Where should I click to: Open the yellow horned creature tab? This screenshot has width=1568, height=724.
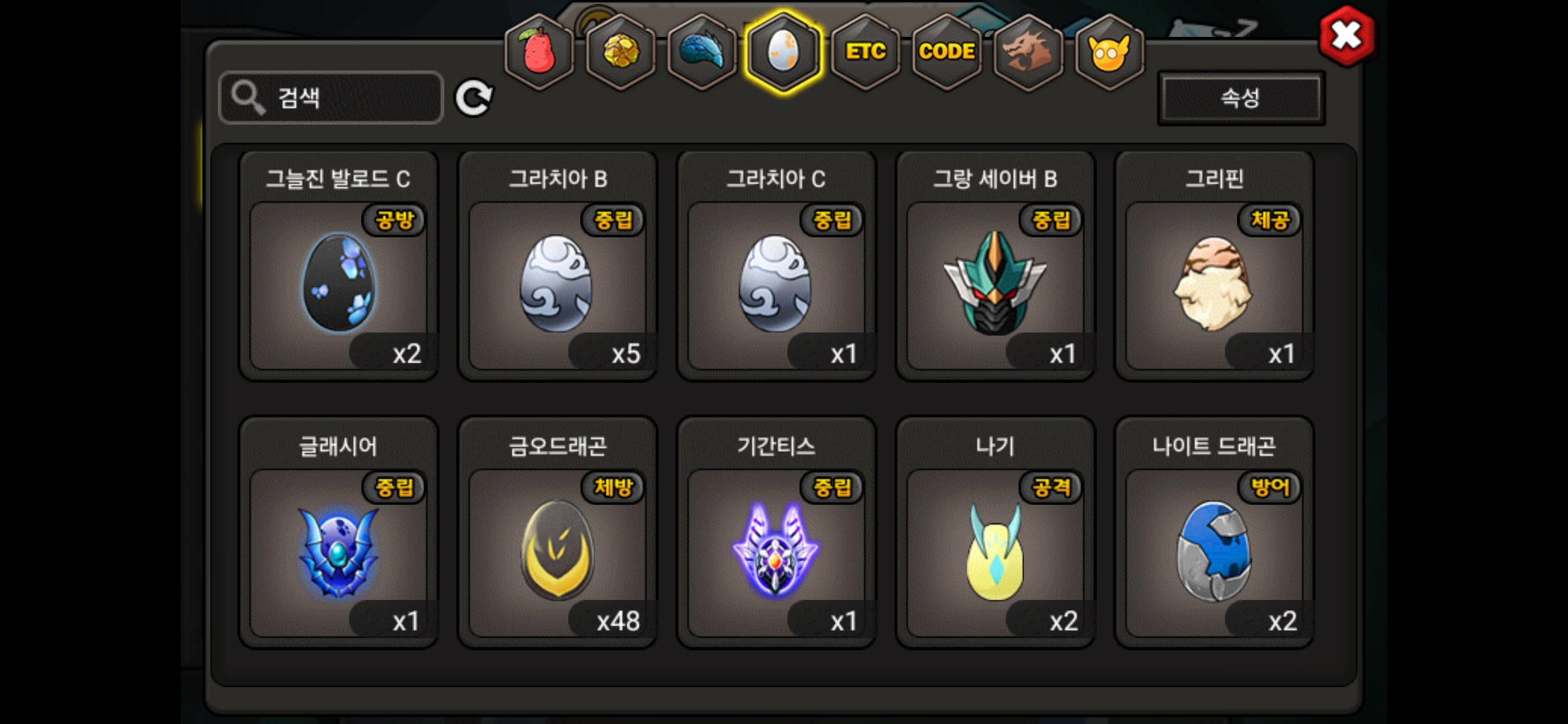coord(1109,52)
